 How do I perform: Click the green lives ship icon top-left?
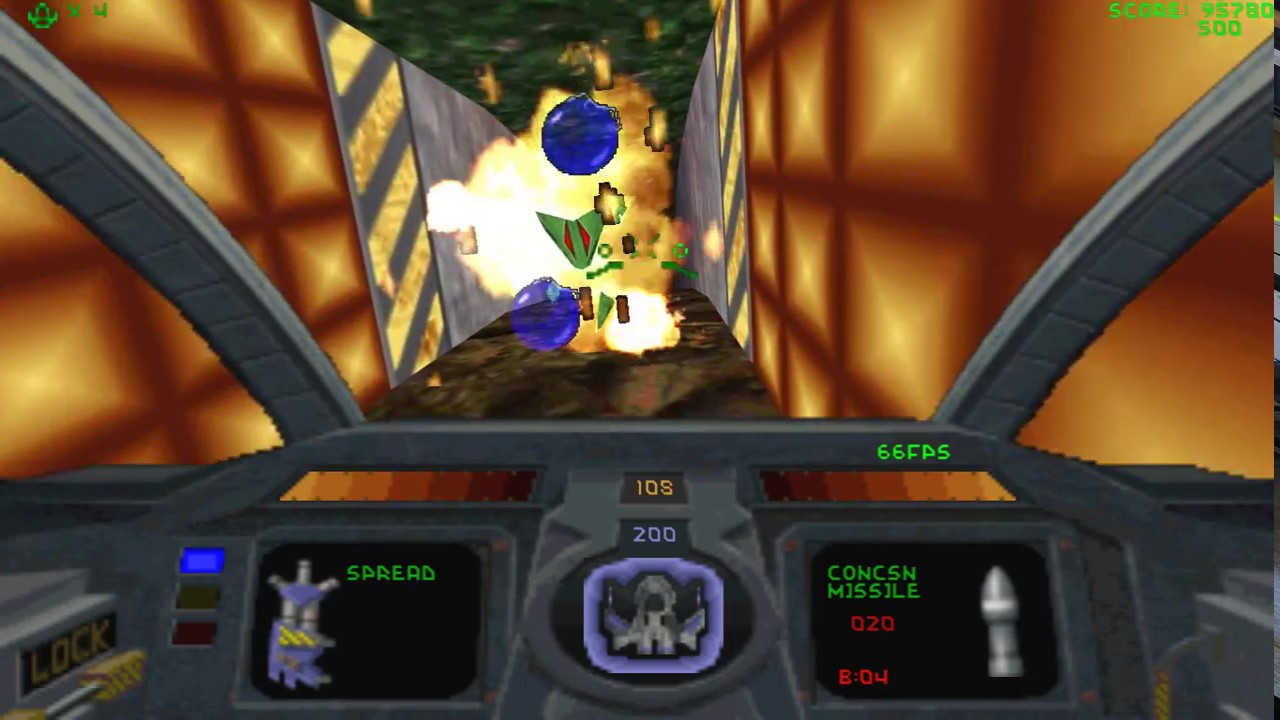(40, 15)
